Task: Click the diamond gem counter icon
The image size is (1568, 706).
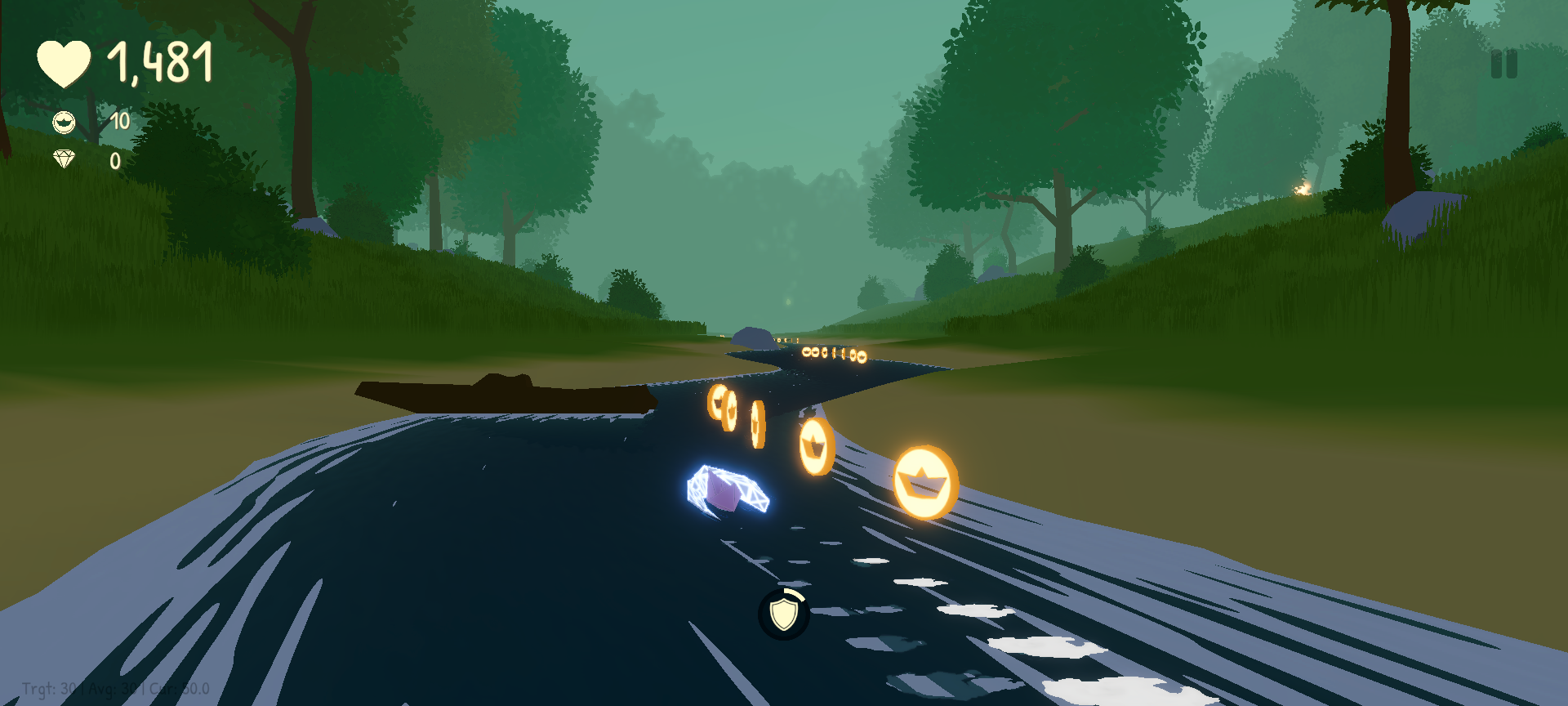Action: [64, 160]
